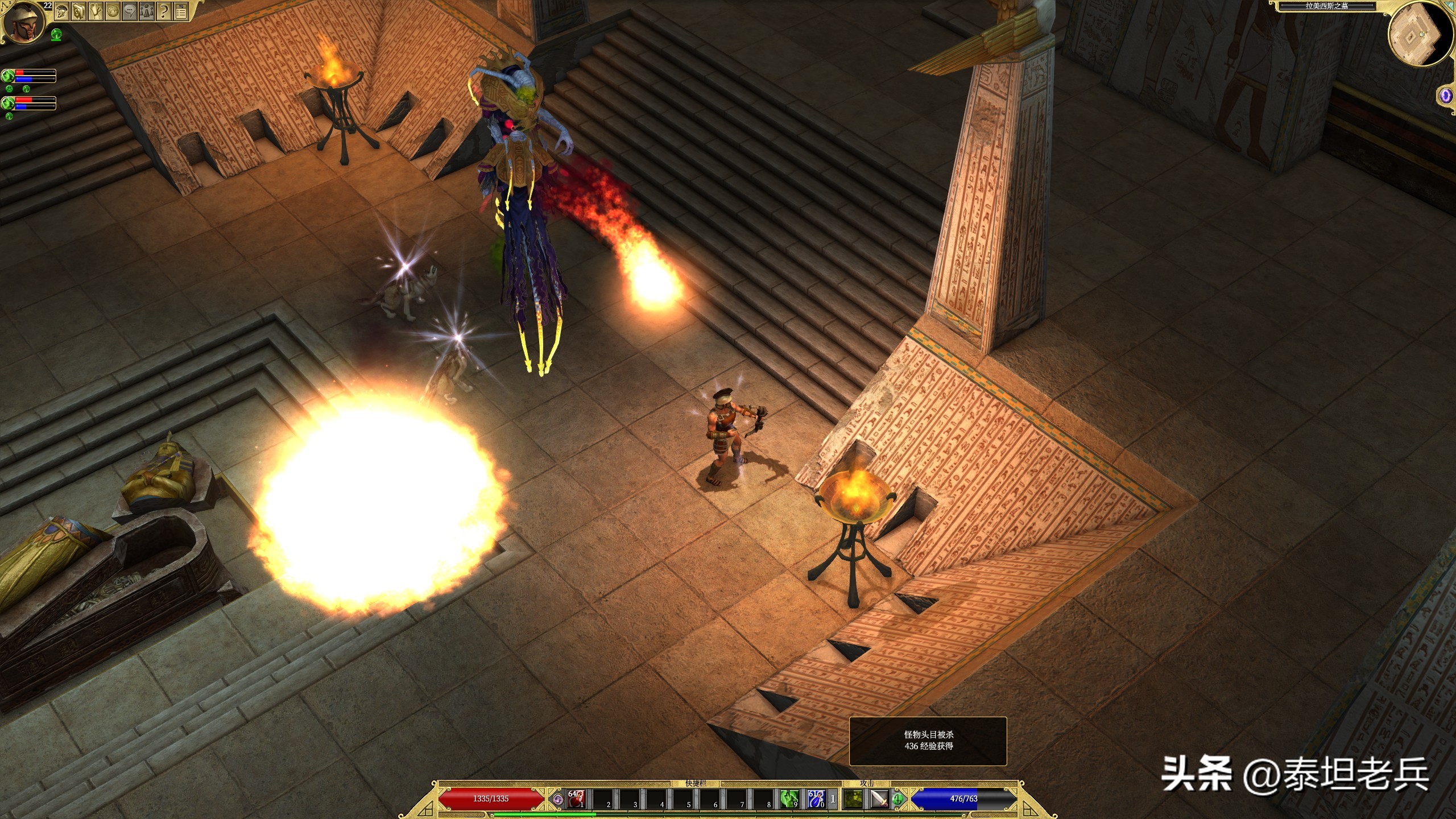Activate the green skill in slot 9
The height and width of the screenshot is (819, 1456).
(x=789, y=799)
